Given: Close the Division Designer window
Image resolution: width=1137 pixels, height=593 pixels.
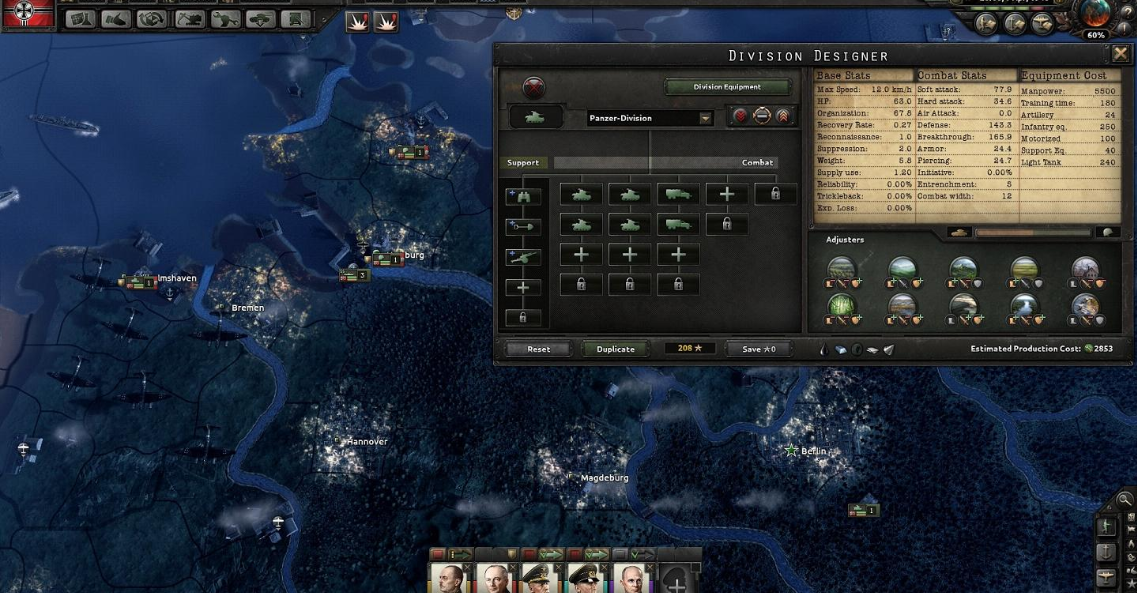Looking at the screenshot, I should pyautogui.click(x=1120, y=54).
